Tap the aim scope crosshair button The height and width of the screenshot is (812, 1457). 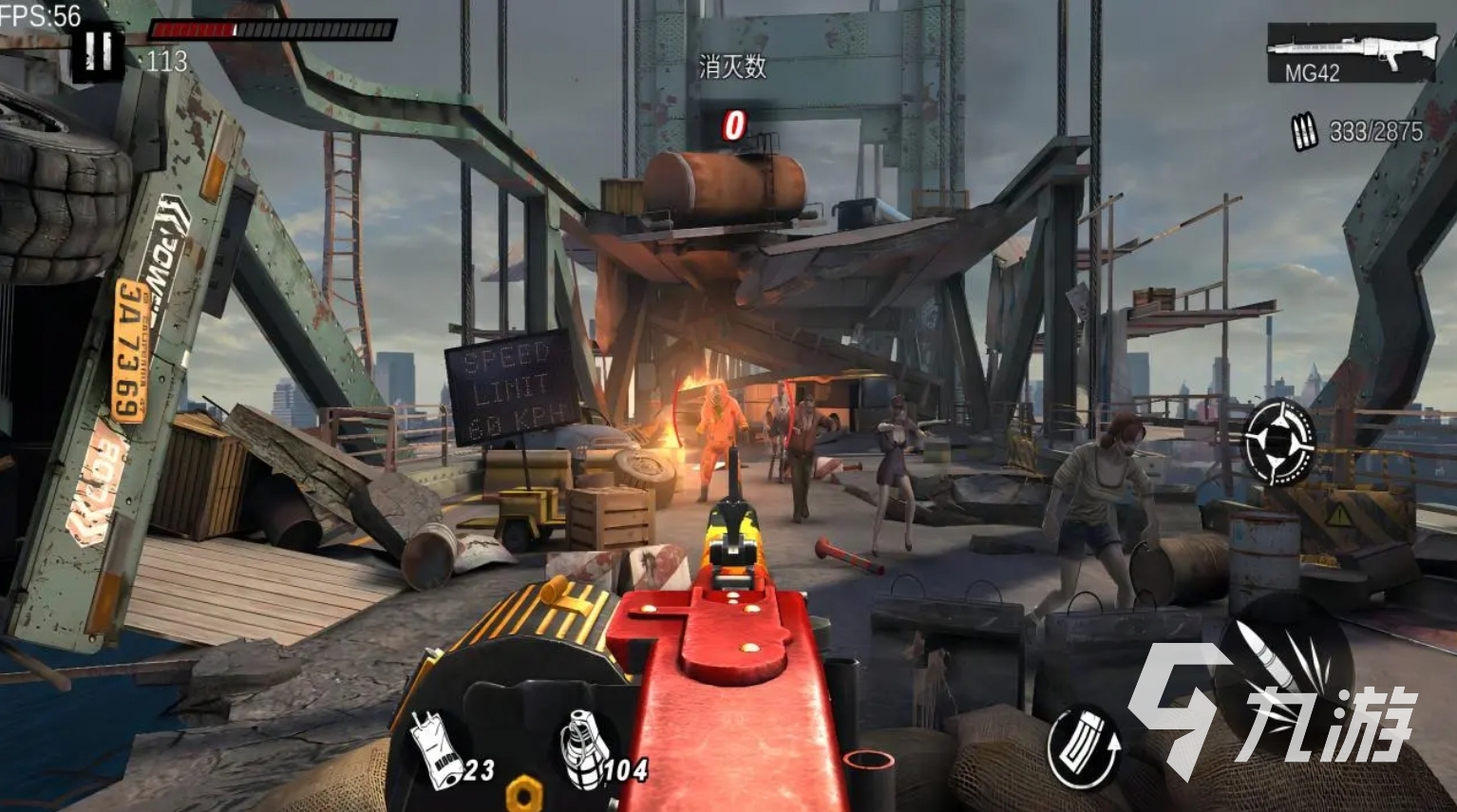point(1280,442)
